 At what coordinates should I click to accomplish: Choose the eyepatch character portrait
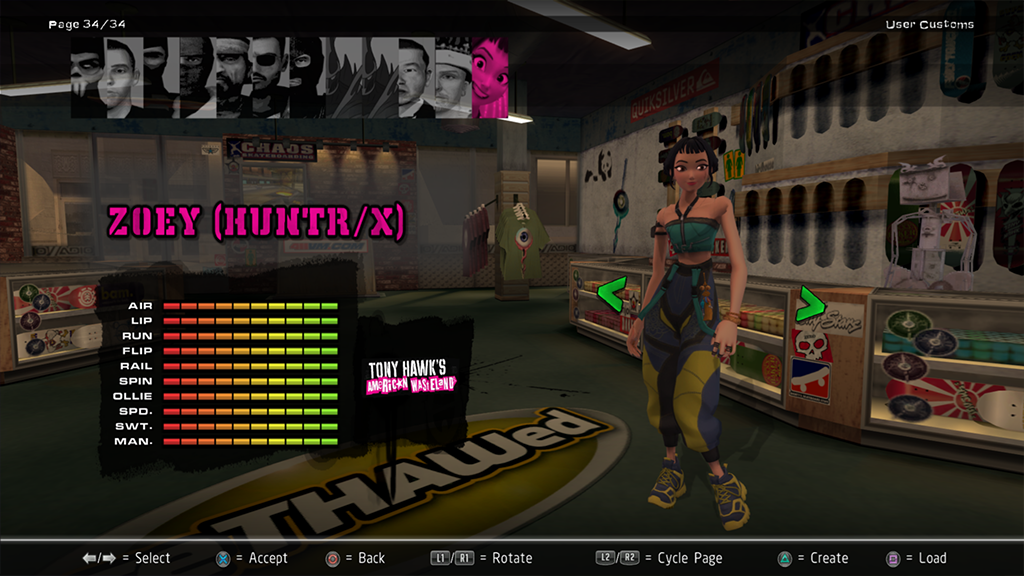click(x=267, y=78)
